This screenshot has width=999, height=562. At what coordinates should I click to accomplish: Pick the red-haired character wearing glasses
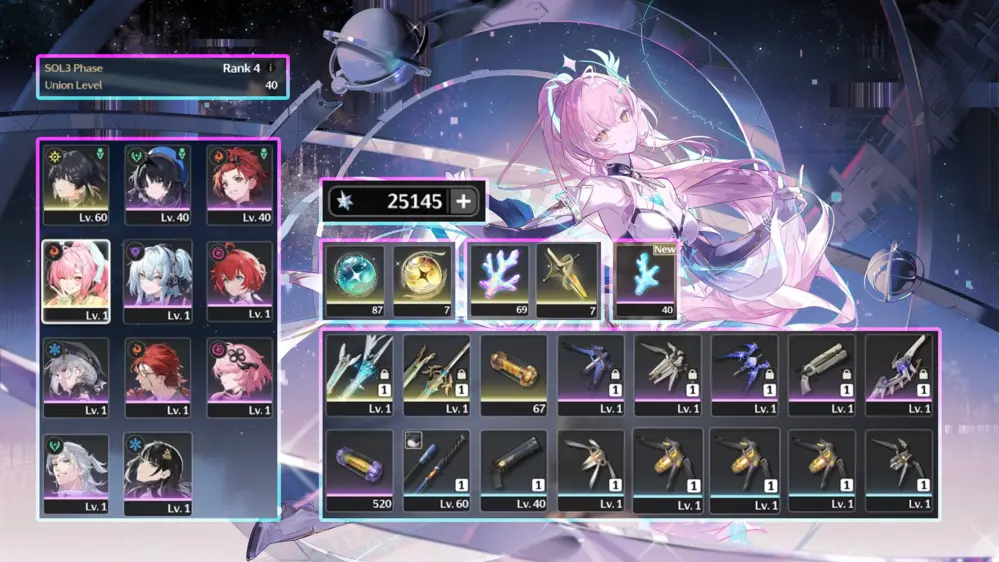tap(158, 377)
